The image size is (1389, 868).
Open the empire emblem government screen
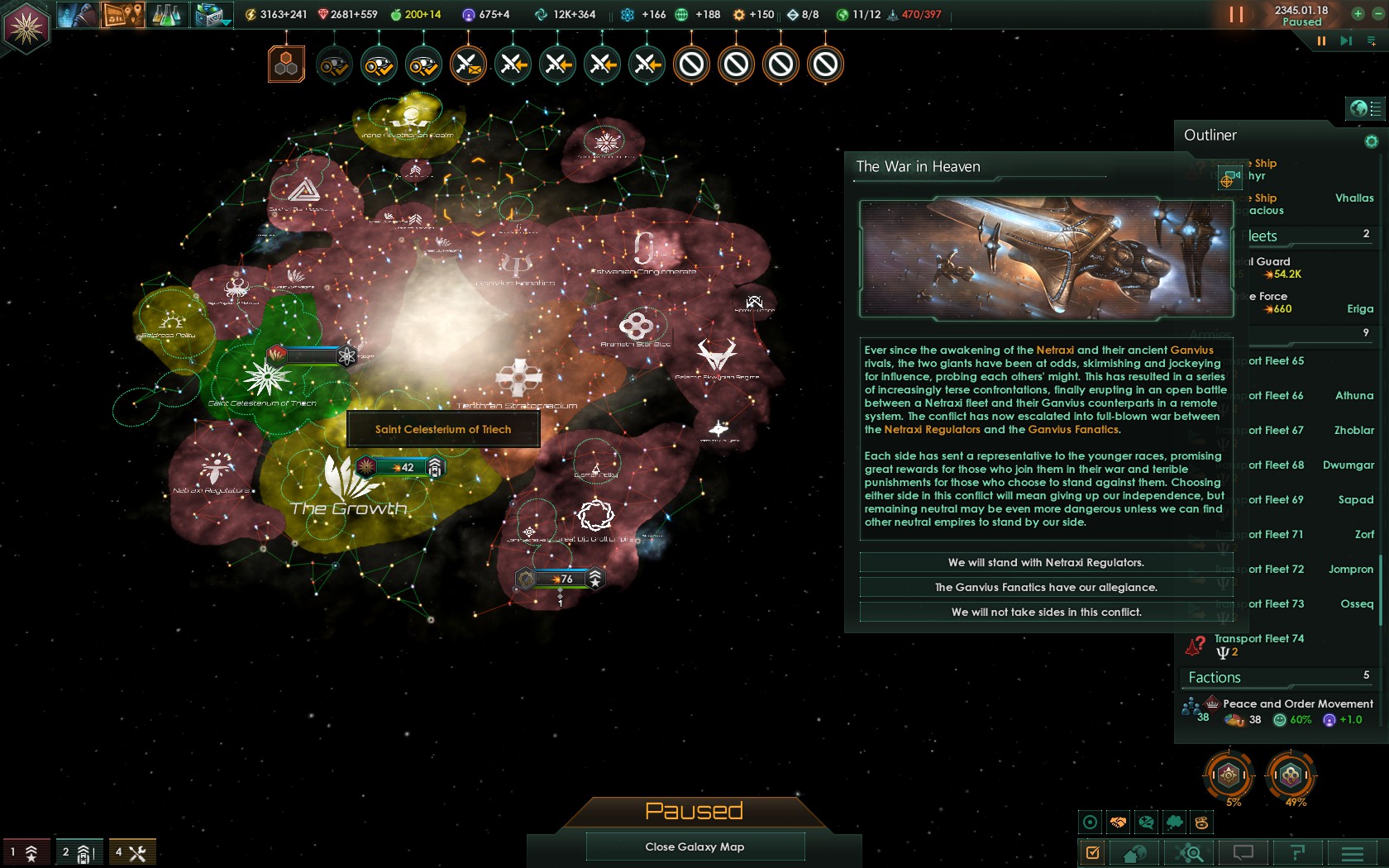pyautogui.click(x=26, y=27)
